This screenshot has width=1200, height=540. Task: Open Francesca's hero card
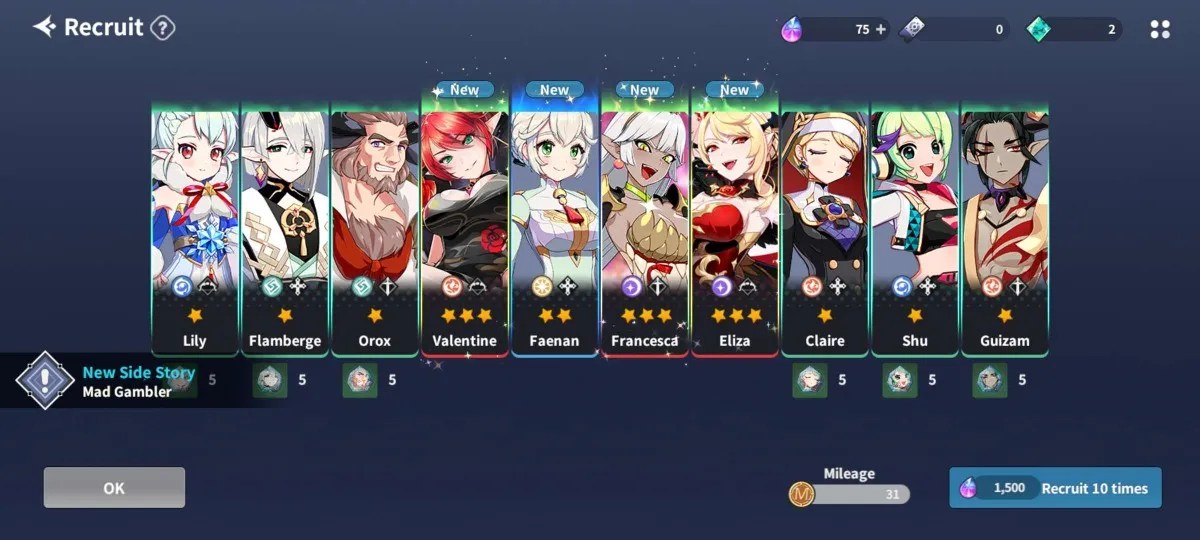coord(645,230)
